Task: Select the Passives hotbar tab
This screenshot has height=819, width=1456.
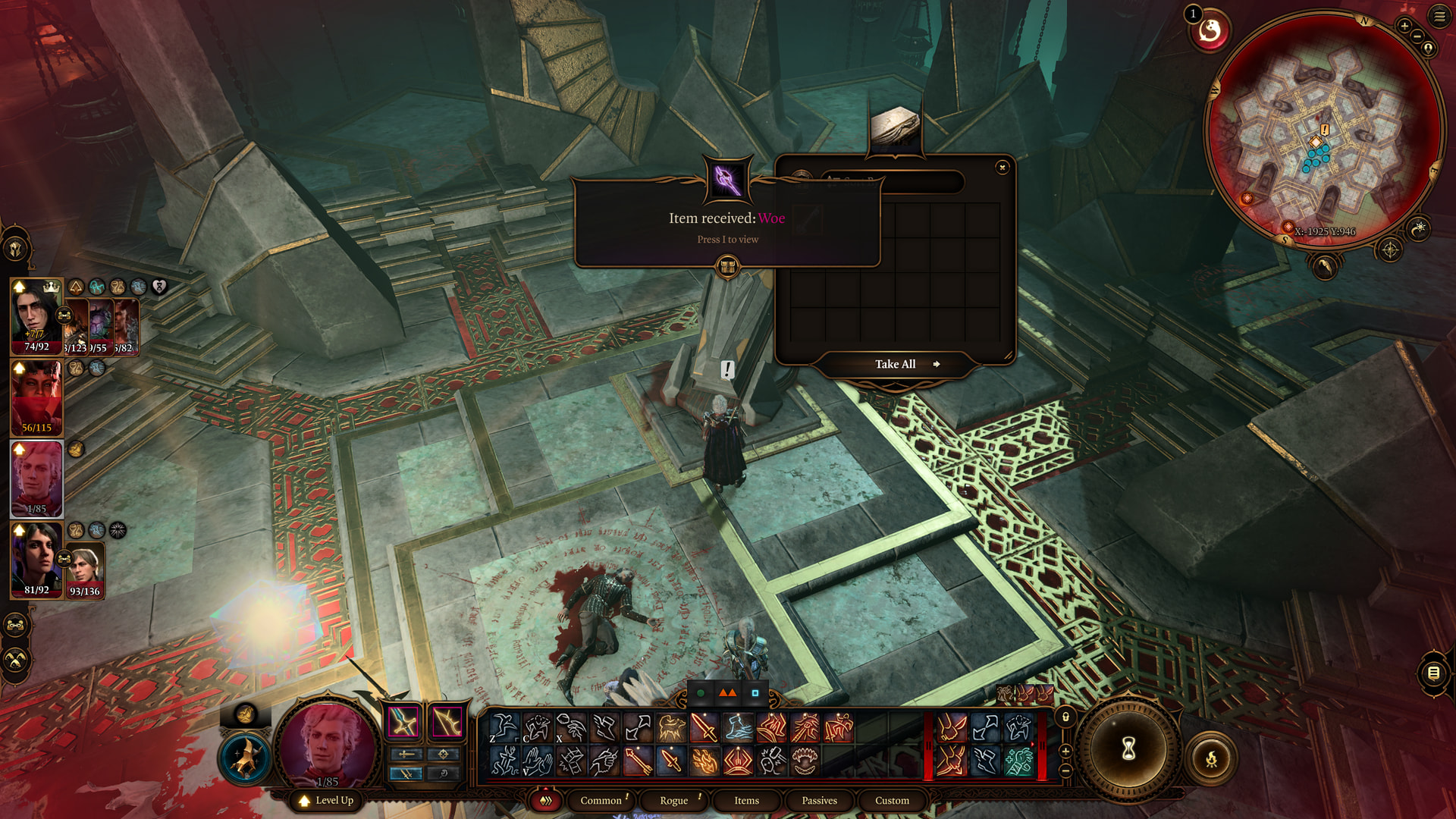Action: [819, 801]
